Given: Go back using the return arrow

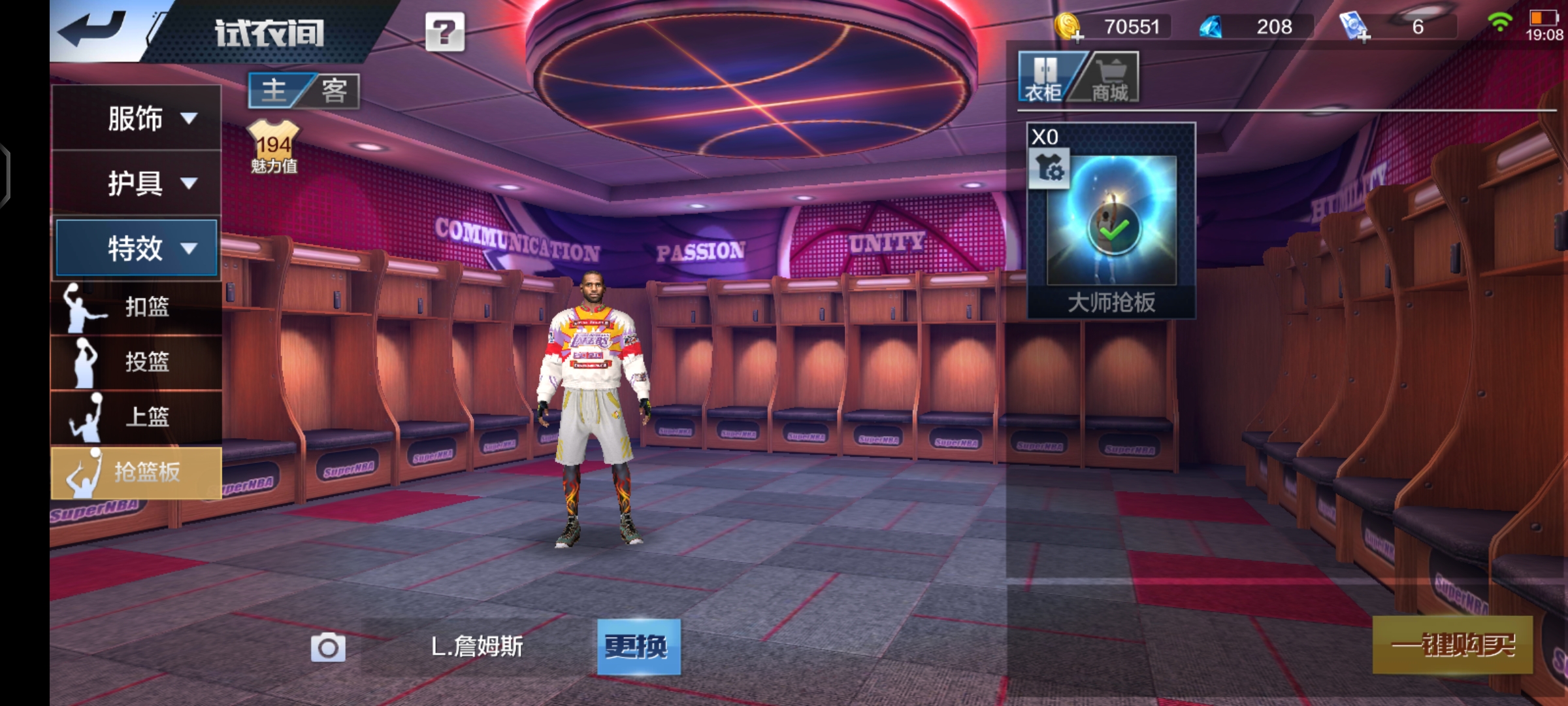Looking at the screenshot, I should click(93, 29).
